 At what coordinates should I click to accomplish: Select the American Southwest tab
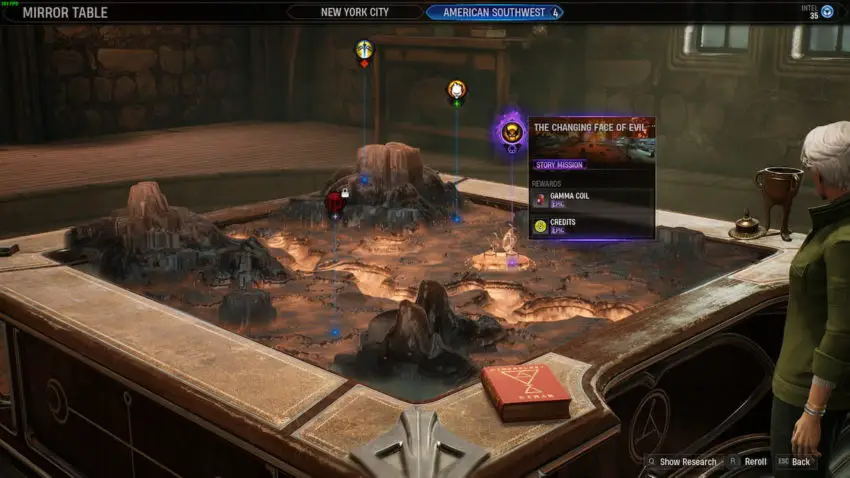tap(494, 12)
